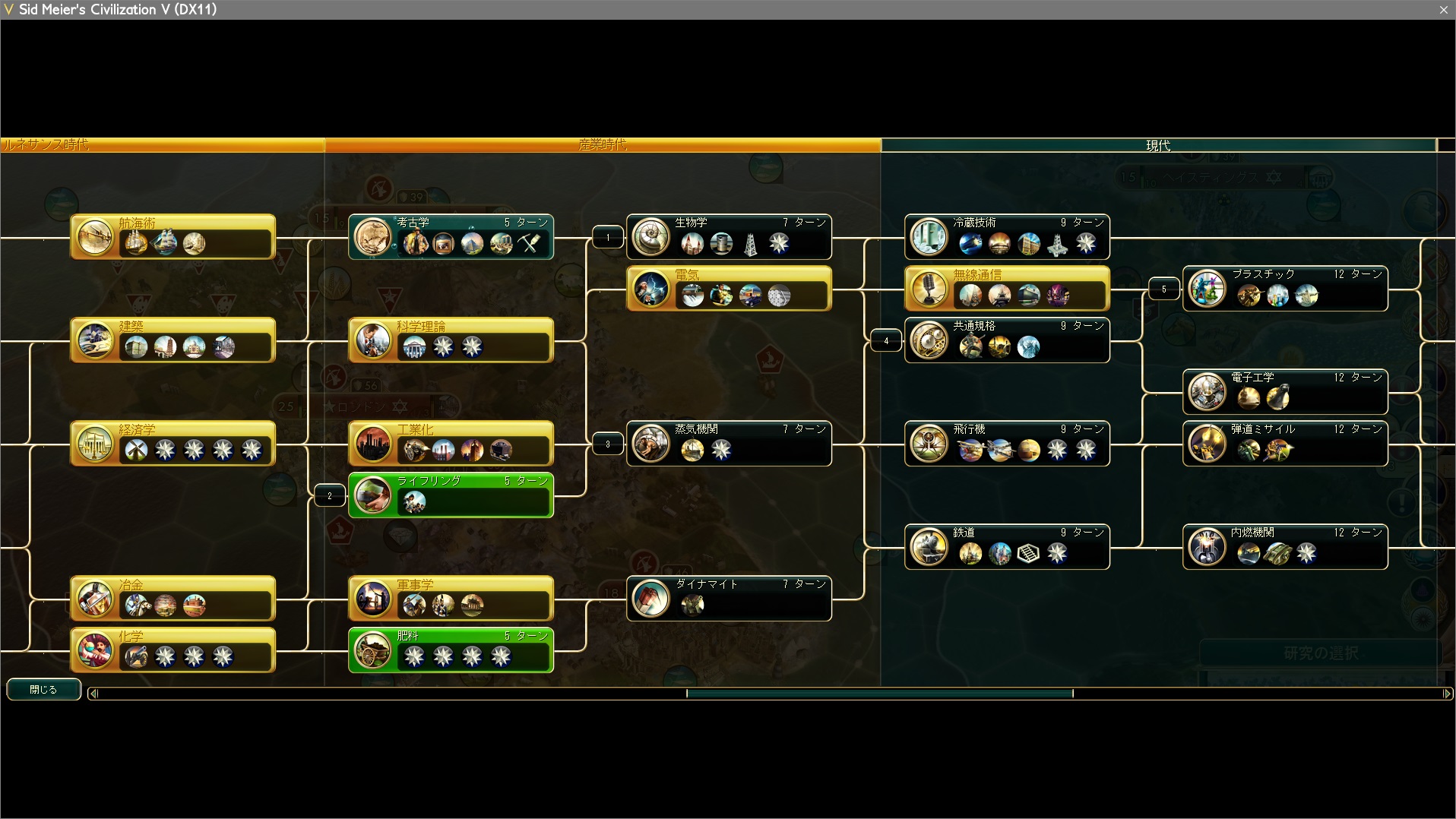Close the Civilization V window

point(1443,10)
